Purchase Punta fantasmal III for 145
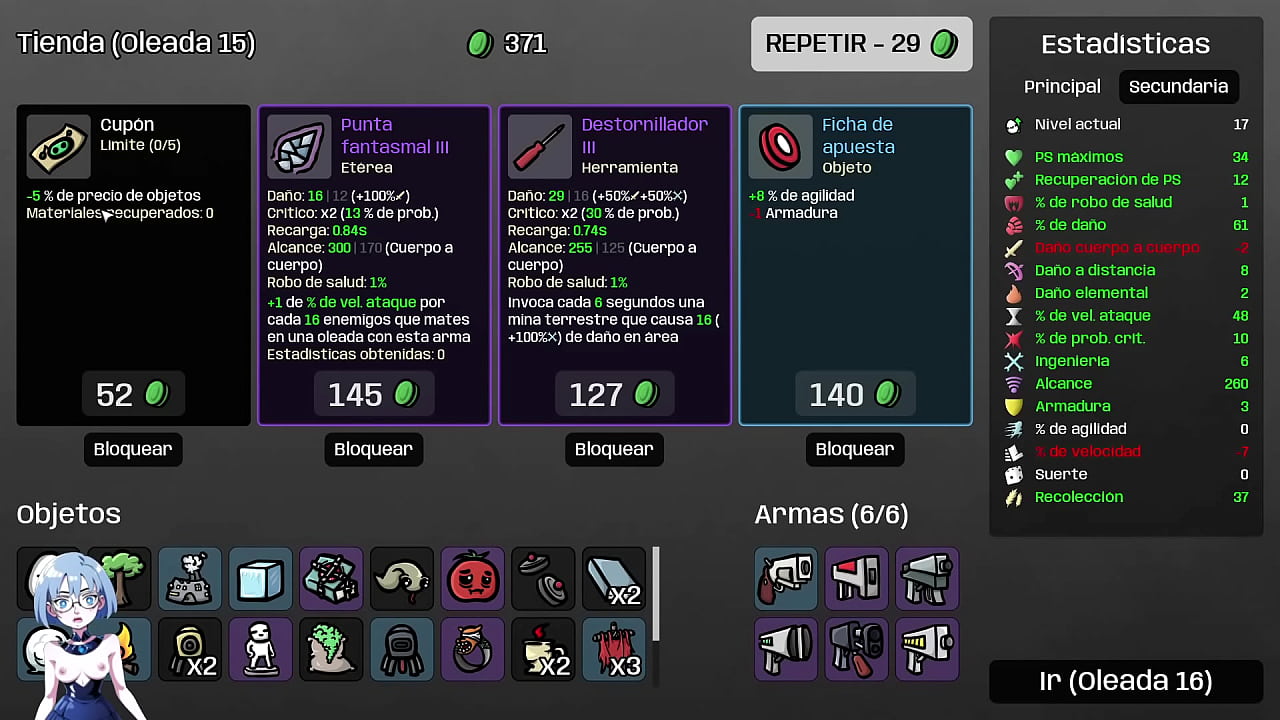The image size is (1280, 720). [374, 395]
